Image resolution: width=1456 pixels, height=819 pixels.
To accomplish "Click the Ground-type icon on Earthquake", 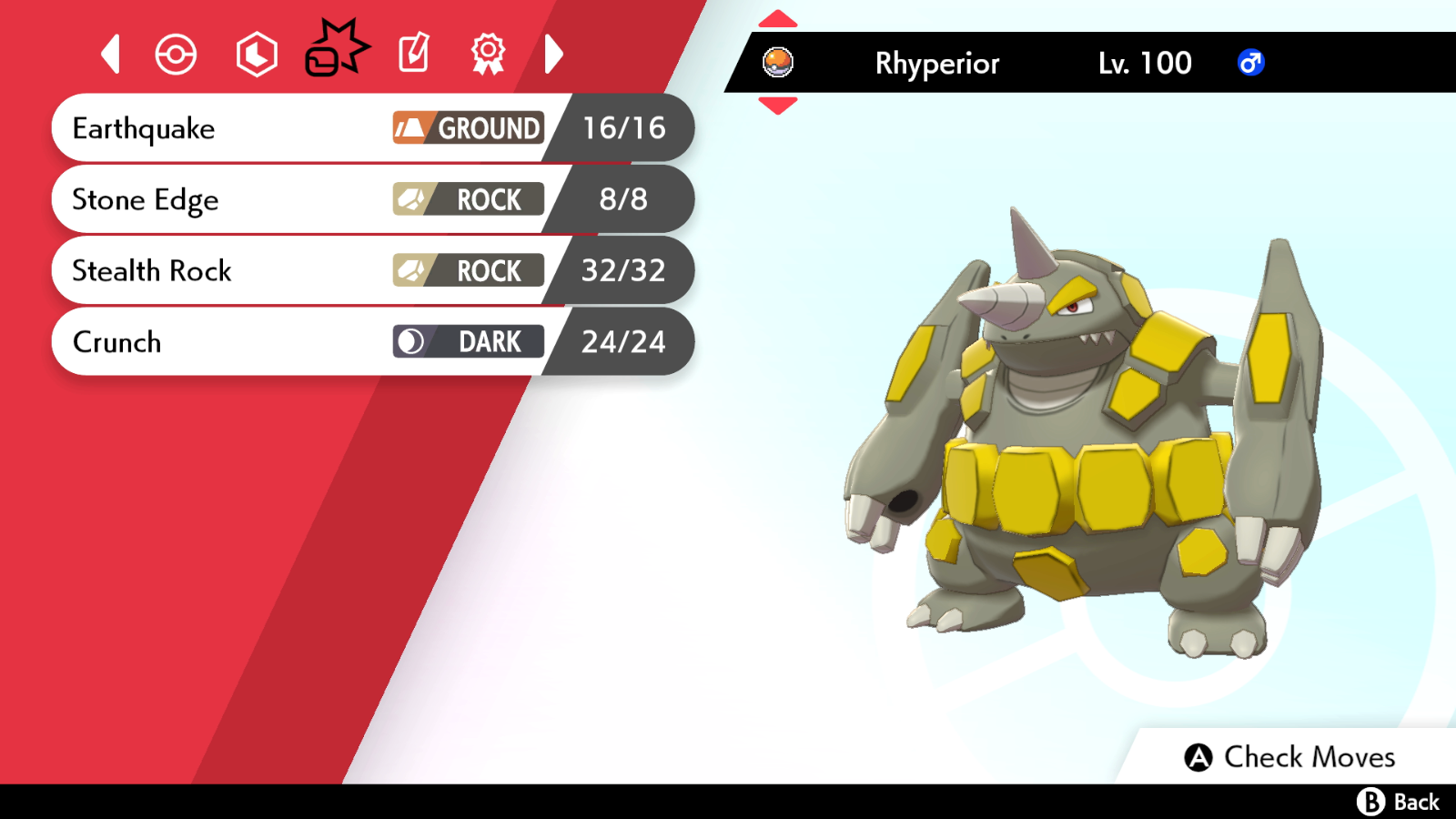I will pos(411,128).
